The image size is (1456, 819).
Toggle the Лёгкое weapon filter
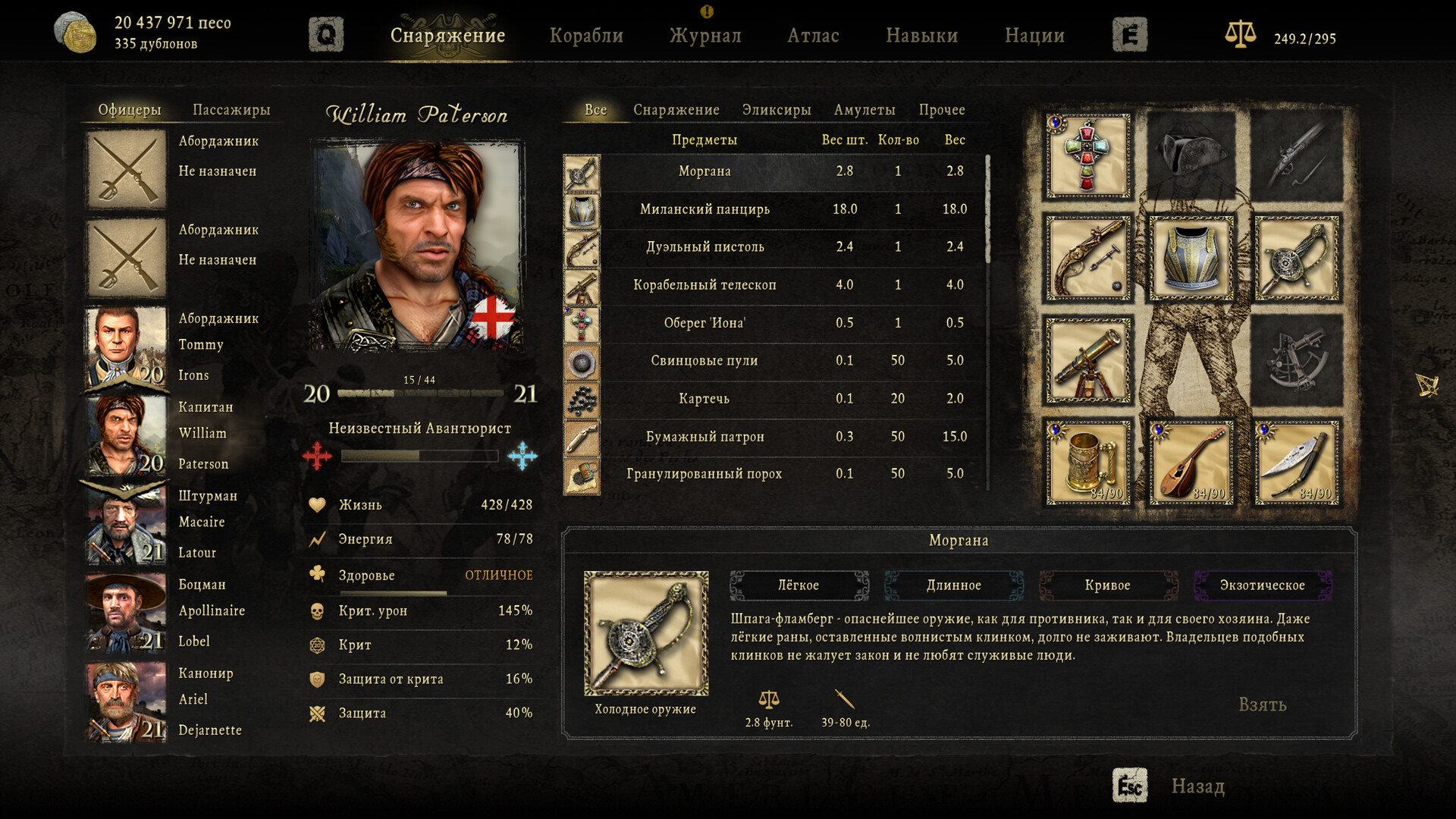tap(799, 585)
